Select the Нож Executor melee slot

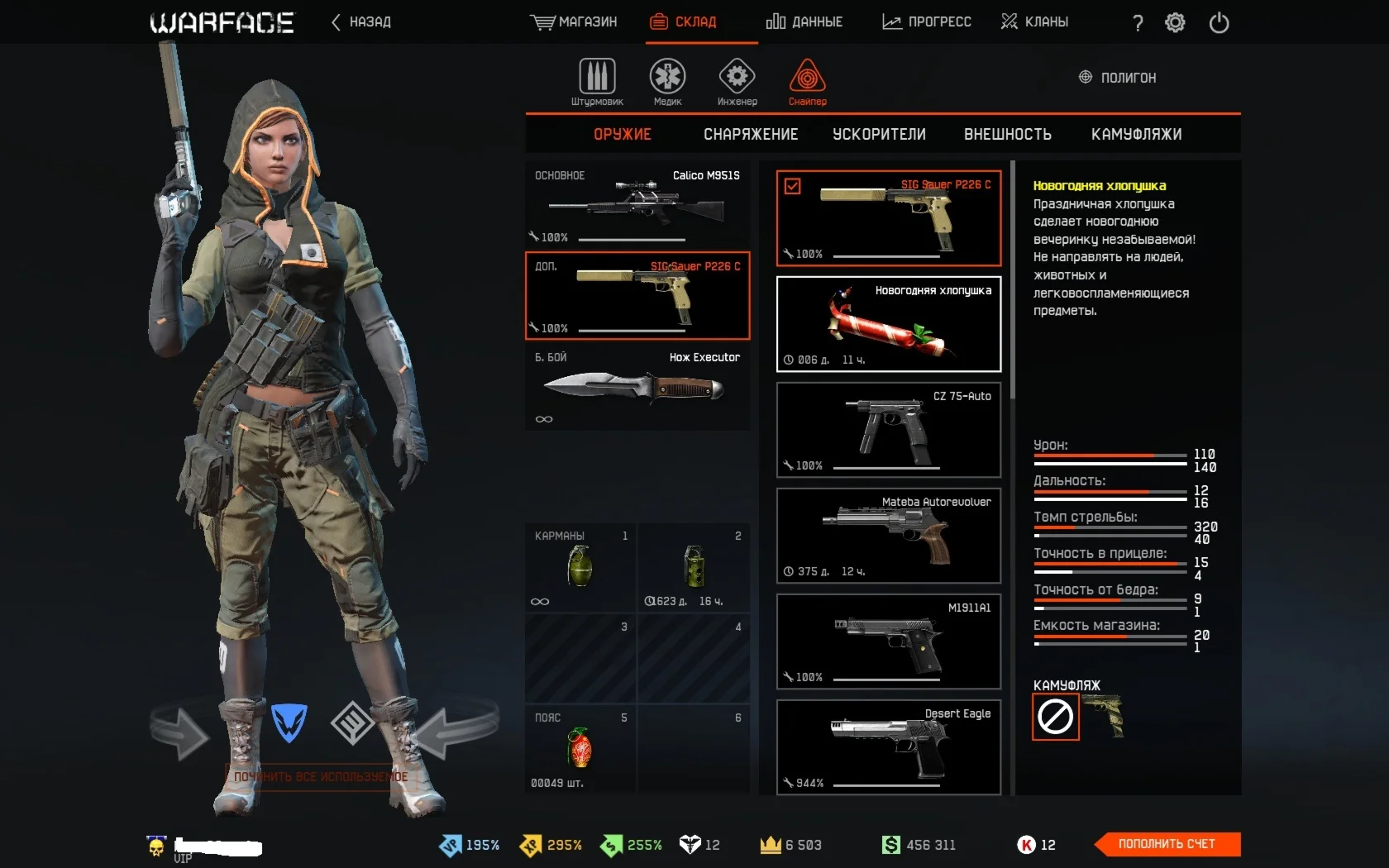pyautogui.click(x=637, y=387)
